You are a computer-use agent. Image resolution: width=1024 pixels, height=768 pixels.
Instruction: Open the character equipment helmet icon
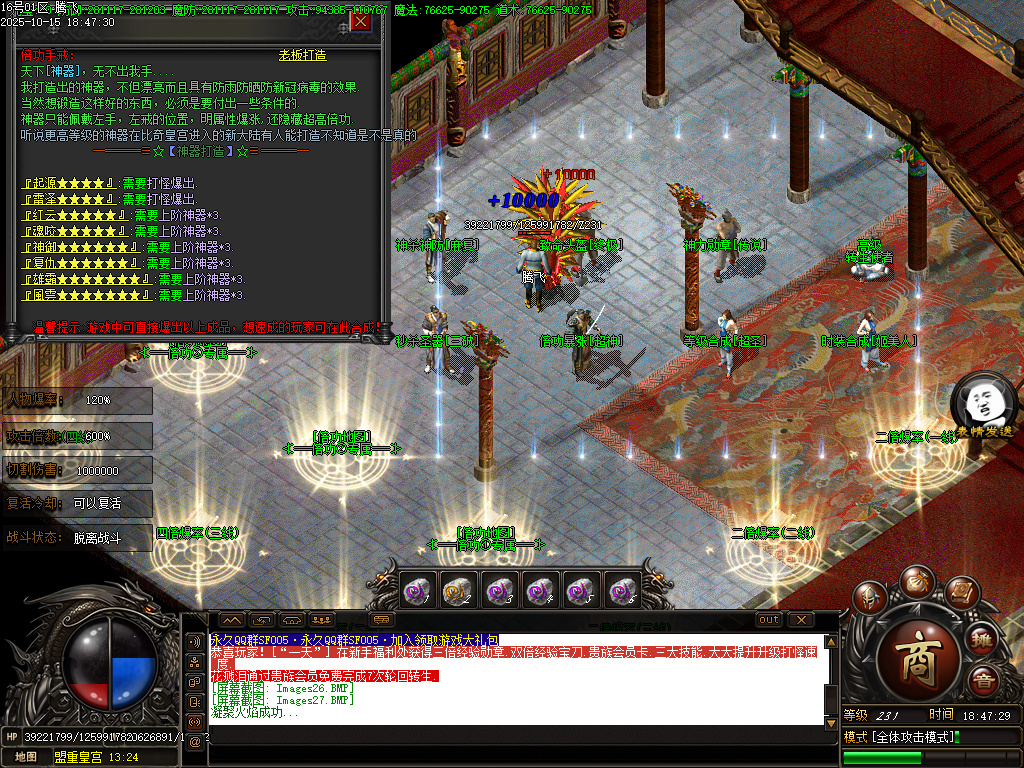pyautogui.click(x=872, y=597)
